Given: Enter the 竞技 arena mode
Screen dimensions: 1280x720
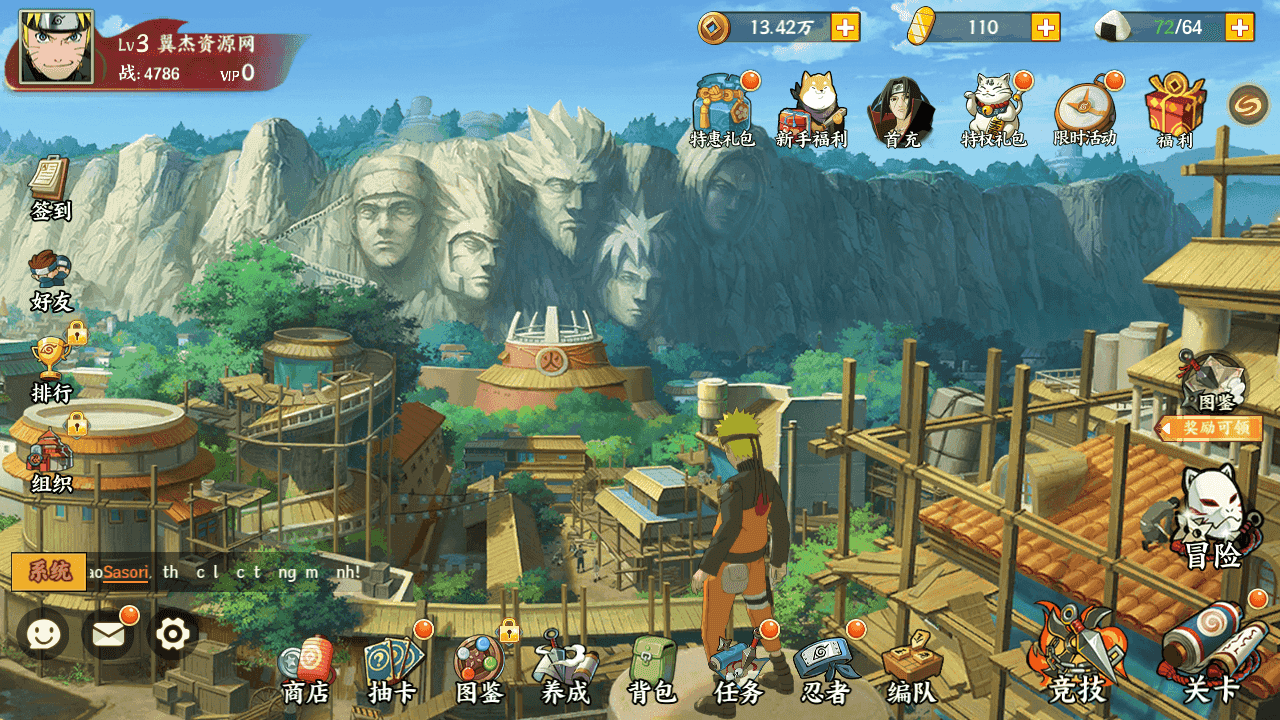Looking at the screenshot, I should (1078, 655).
